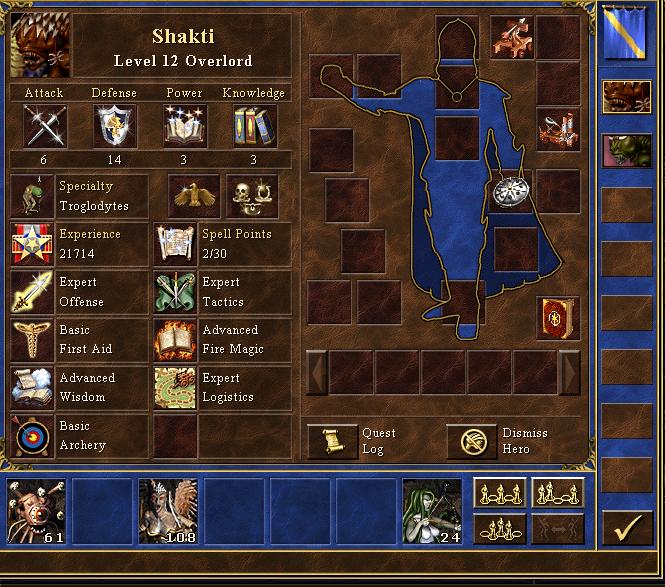
Task: Select the army stack of 108 harpies
Action: (168, 511)
